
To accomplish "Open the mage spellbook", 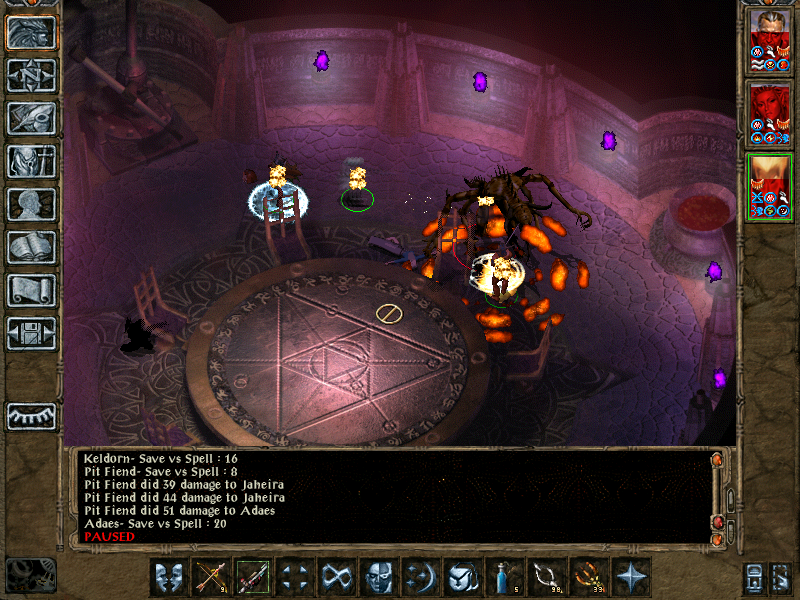I will (32, 247).
